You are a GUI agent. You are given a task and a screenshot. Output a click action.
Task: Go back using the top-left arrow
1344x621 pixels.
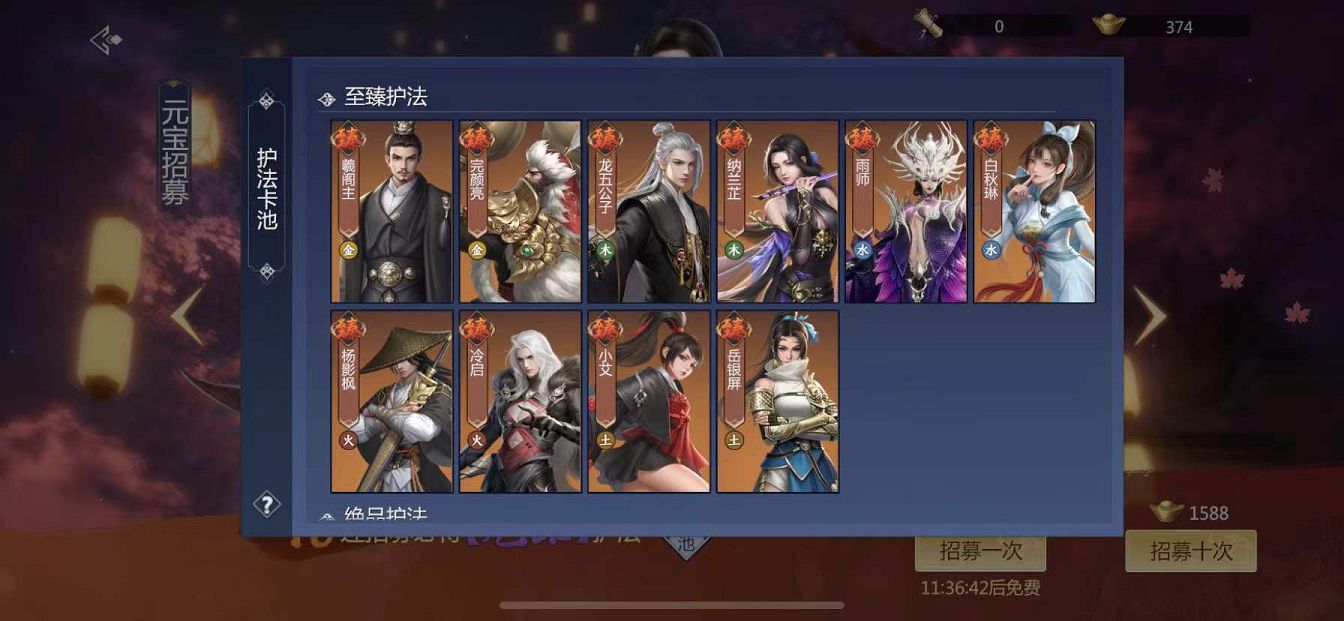tap(106, 40)
